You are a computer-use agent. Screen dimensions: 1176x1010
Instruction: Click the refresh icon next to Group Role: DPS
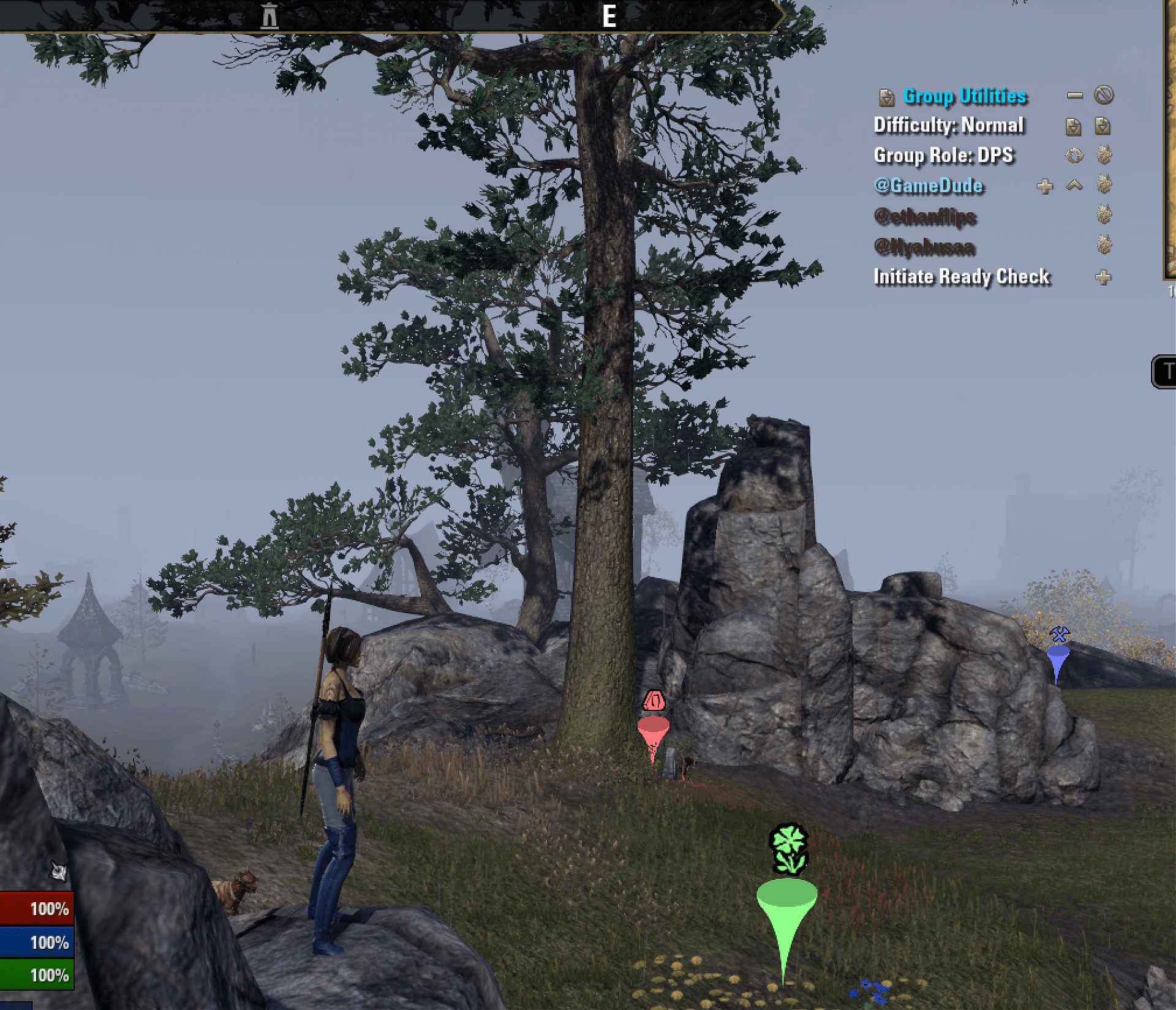tap(1075, 155)
